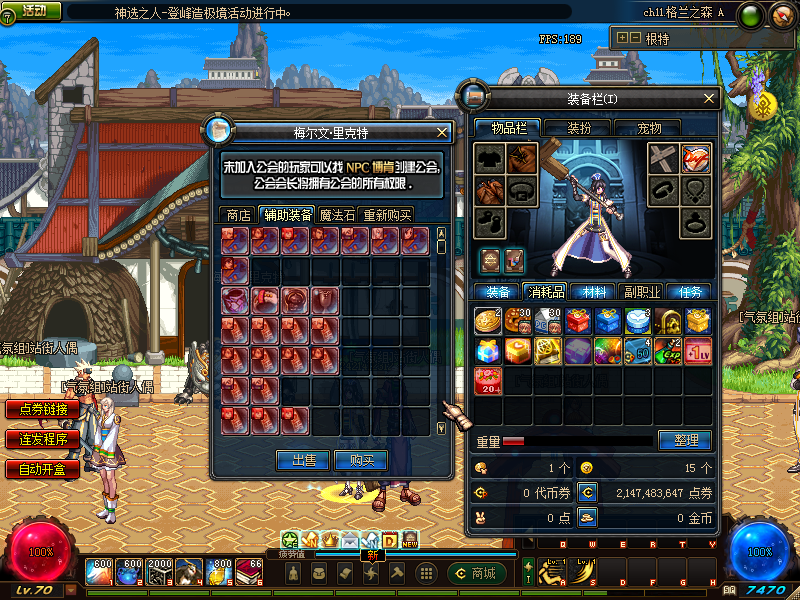
Task: Click the 出售 sell button
Action: (x=303, y=460)
